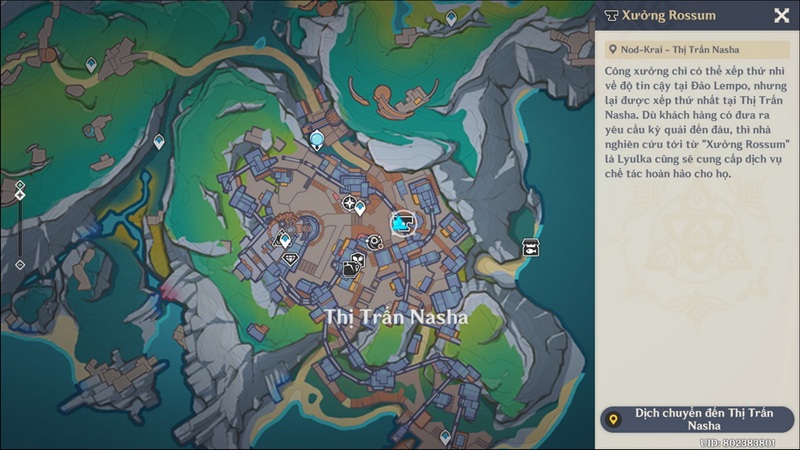Zoom out using the map zoom slider's bottom button
This screenshot has height=450, width=800.
pos(19,265)
